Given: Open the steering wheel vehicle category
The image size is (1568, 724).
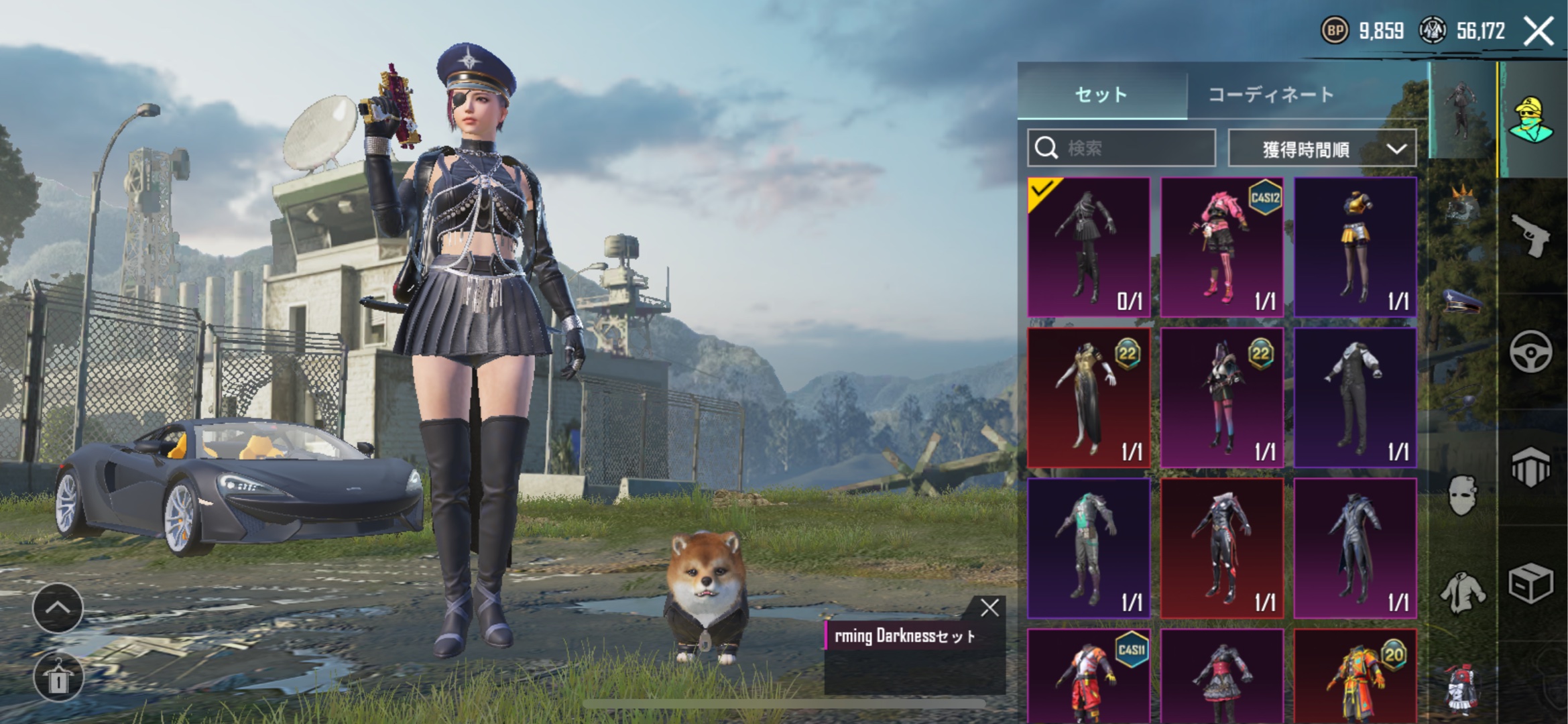Looking at the screenshot, I should point(1531,351).
